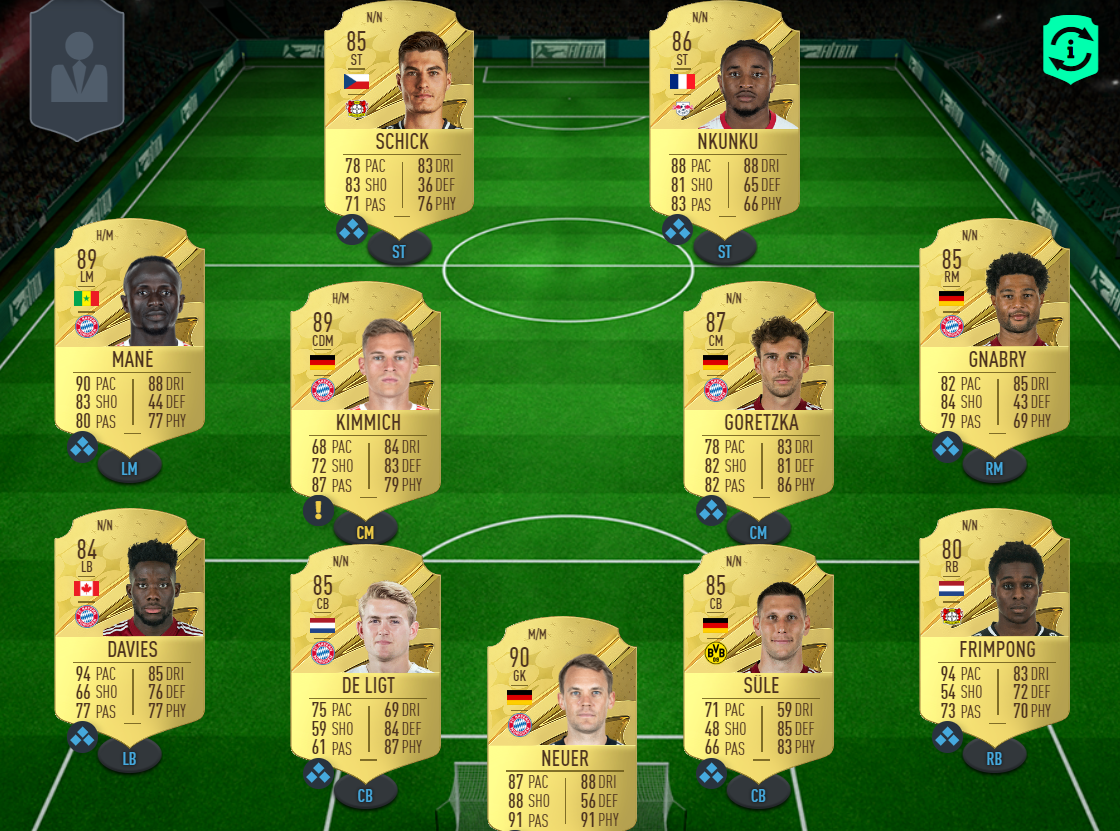
Task: Select the Davies left back card
Action: pyautogui.click(x=129, y=620)
